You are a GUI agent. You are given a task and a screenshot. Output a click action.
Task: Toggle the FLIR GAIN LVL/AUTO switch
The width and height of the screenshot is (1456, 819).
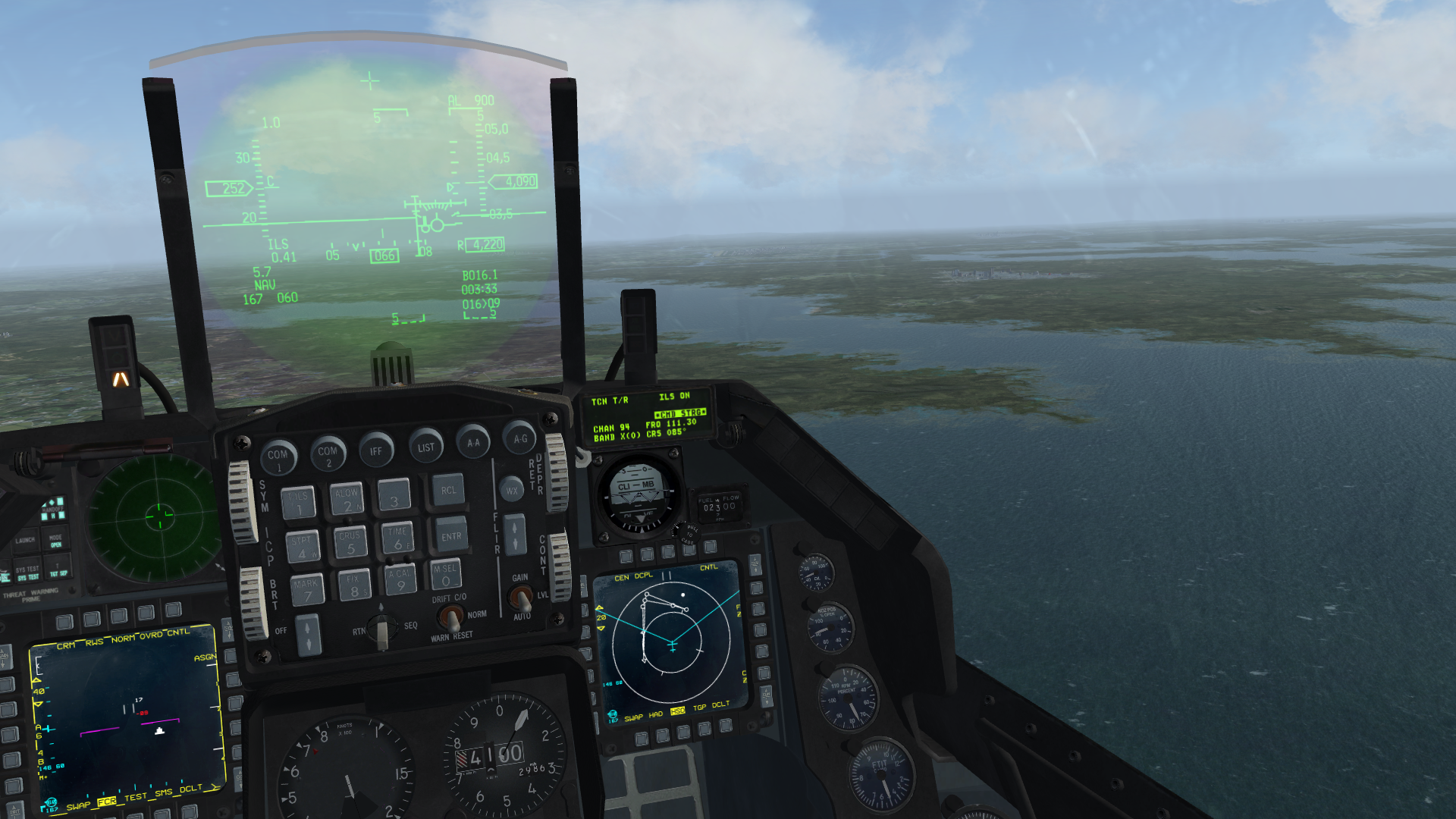point(520,598)
